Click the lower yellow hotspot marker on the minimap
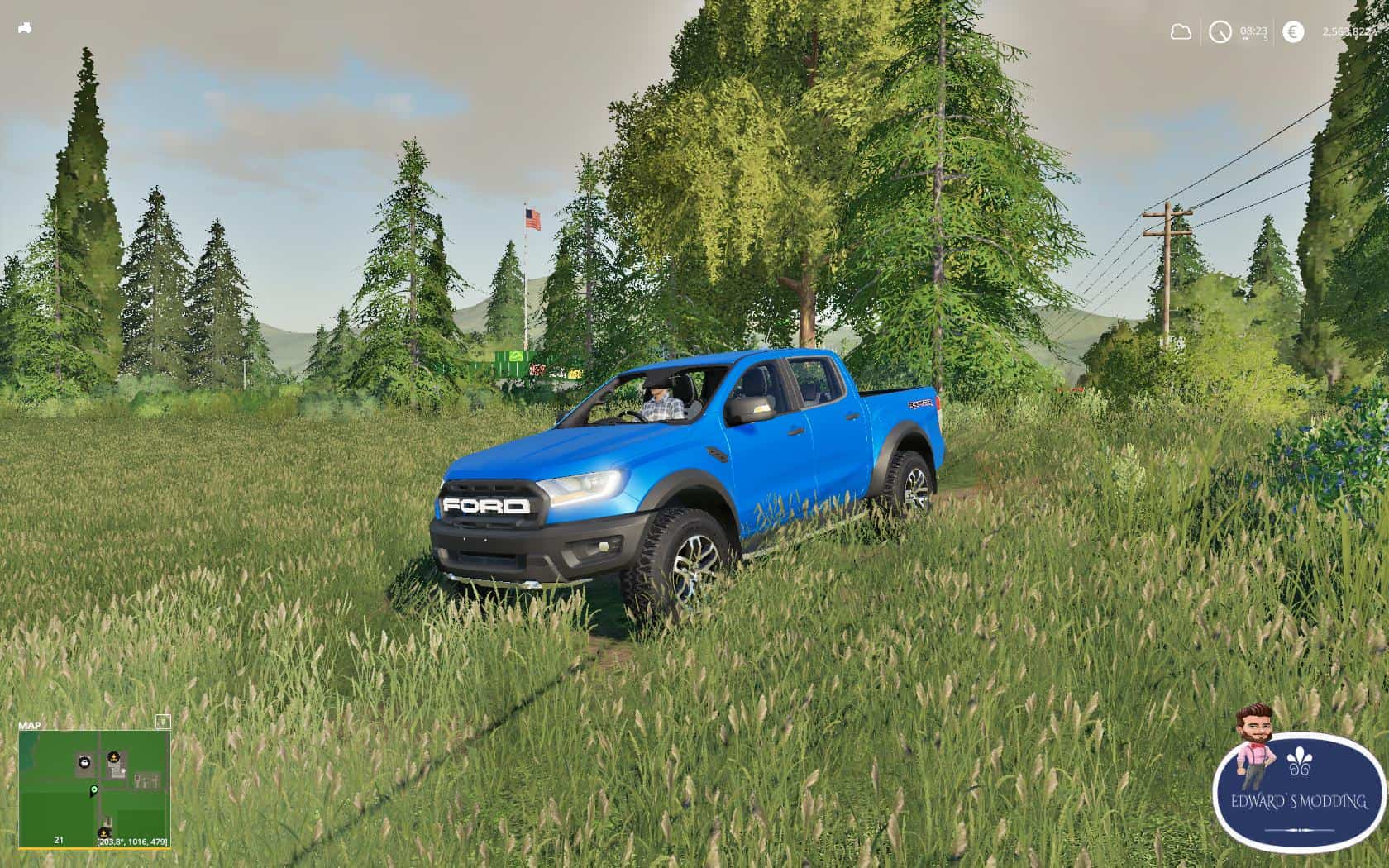 pyautogui.click(x=103, y=833)
